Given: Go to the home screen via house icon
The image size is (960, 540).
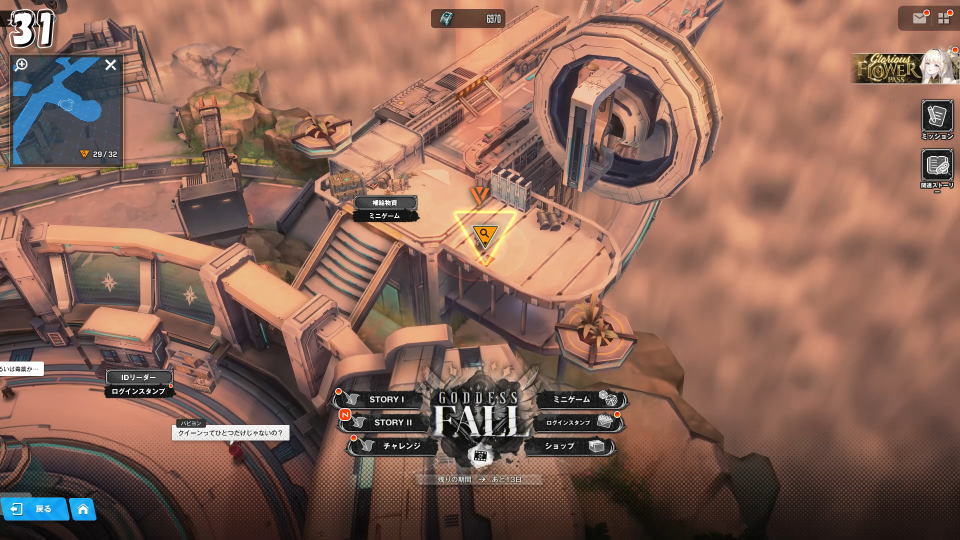Looking at the screenshot, I should click(83, 509).
